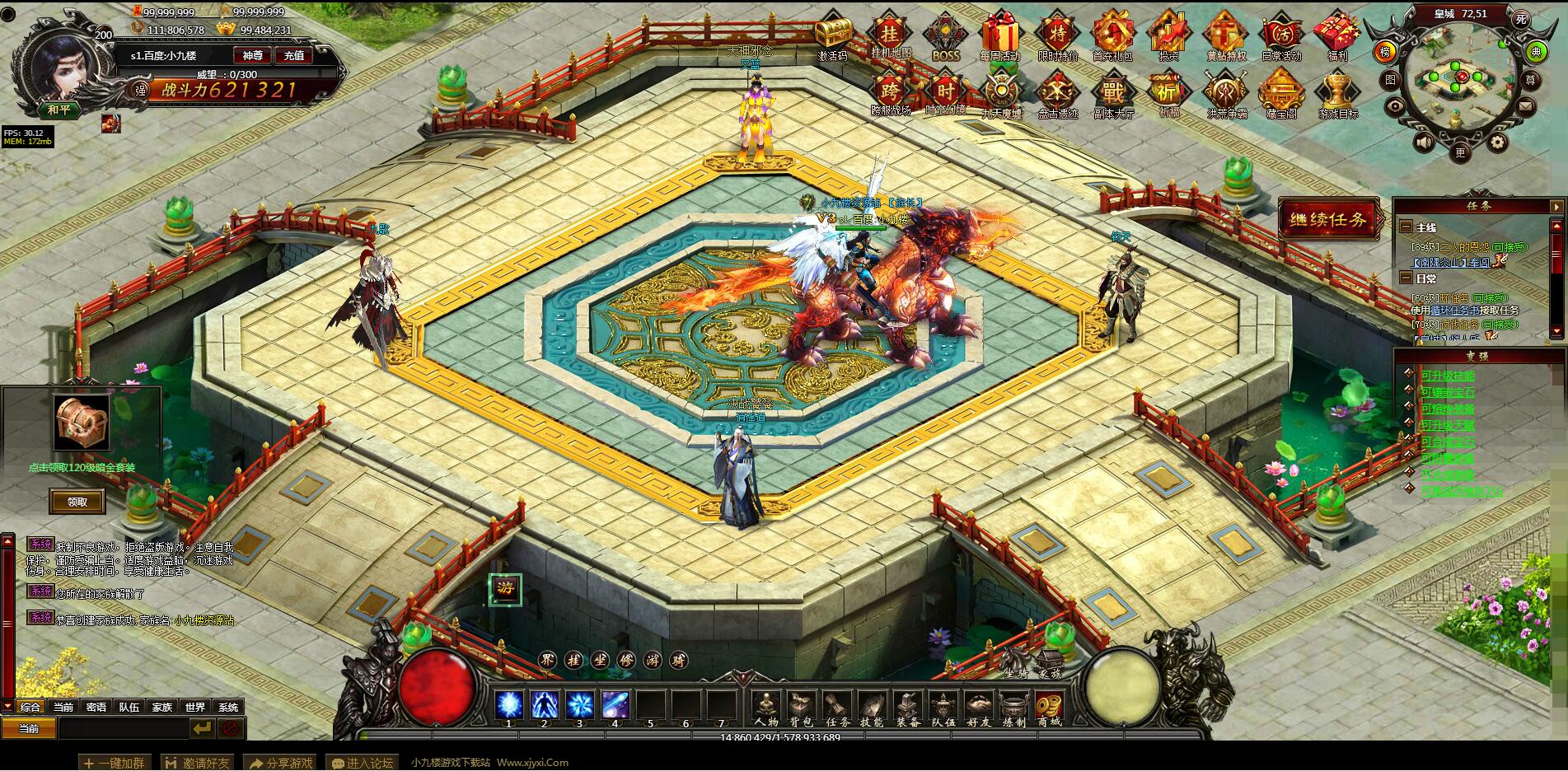Screen dimensions: 1568x771
Task: Open the minimap gear settings button
Action: (1497, 143)
